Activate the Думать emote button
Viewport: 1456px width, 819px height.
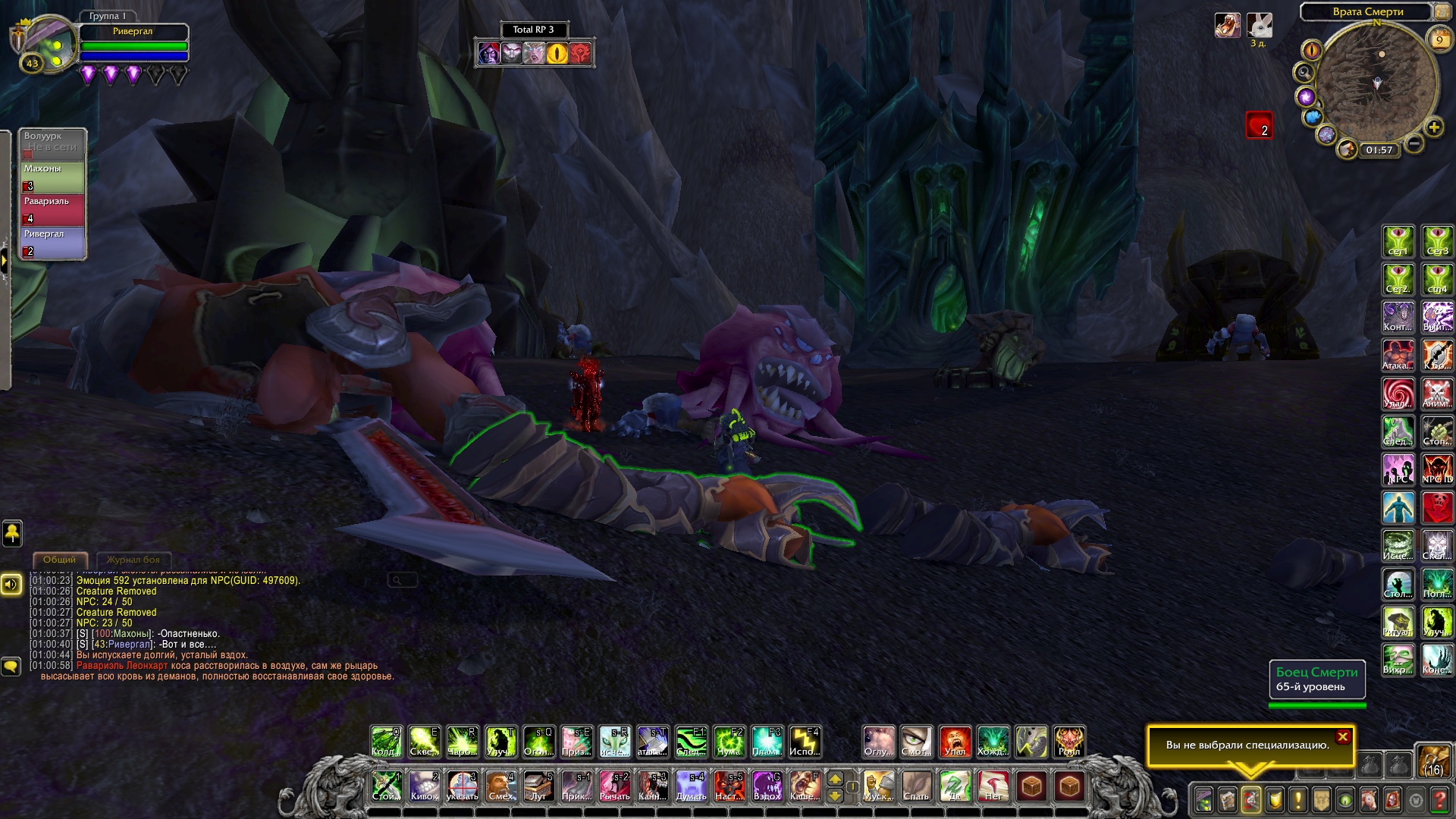coord(691,786)
